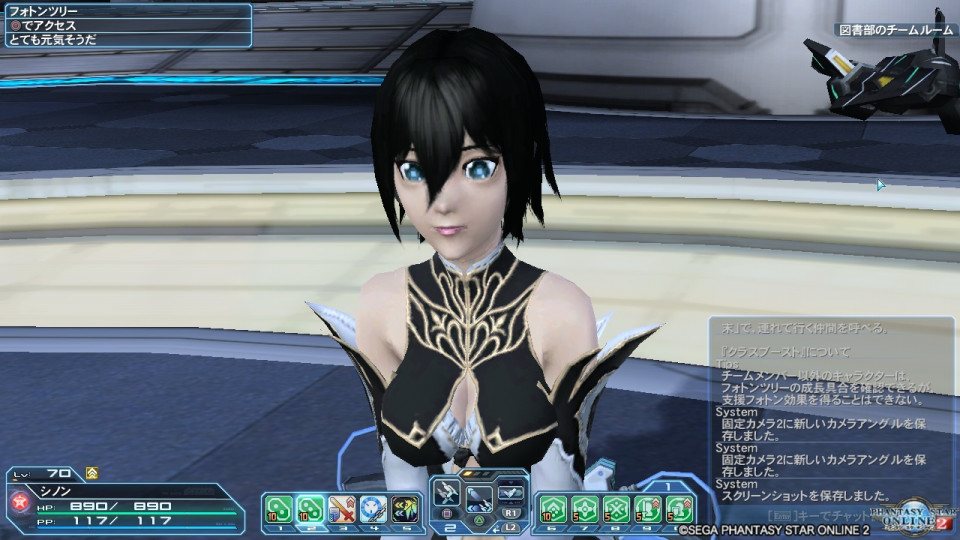The height and width of the screenshot is (540, 960).
Task: Choose the right weapon in the weapon palette
Action: point(511,491)
